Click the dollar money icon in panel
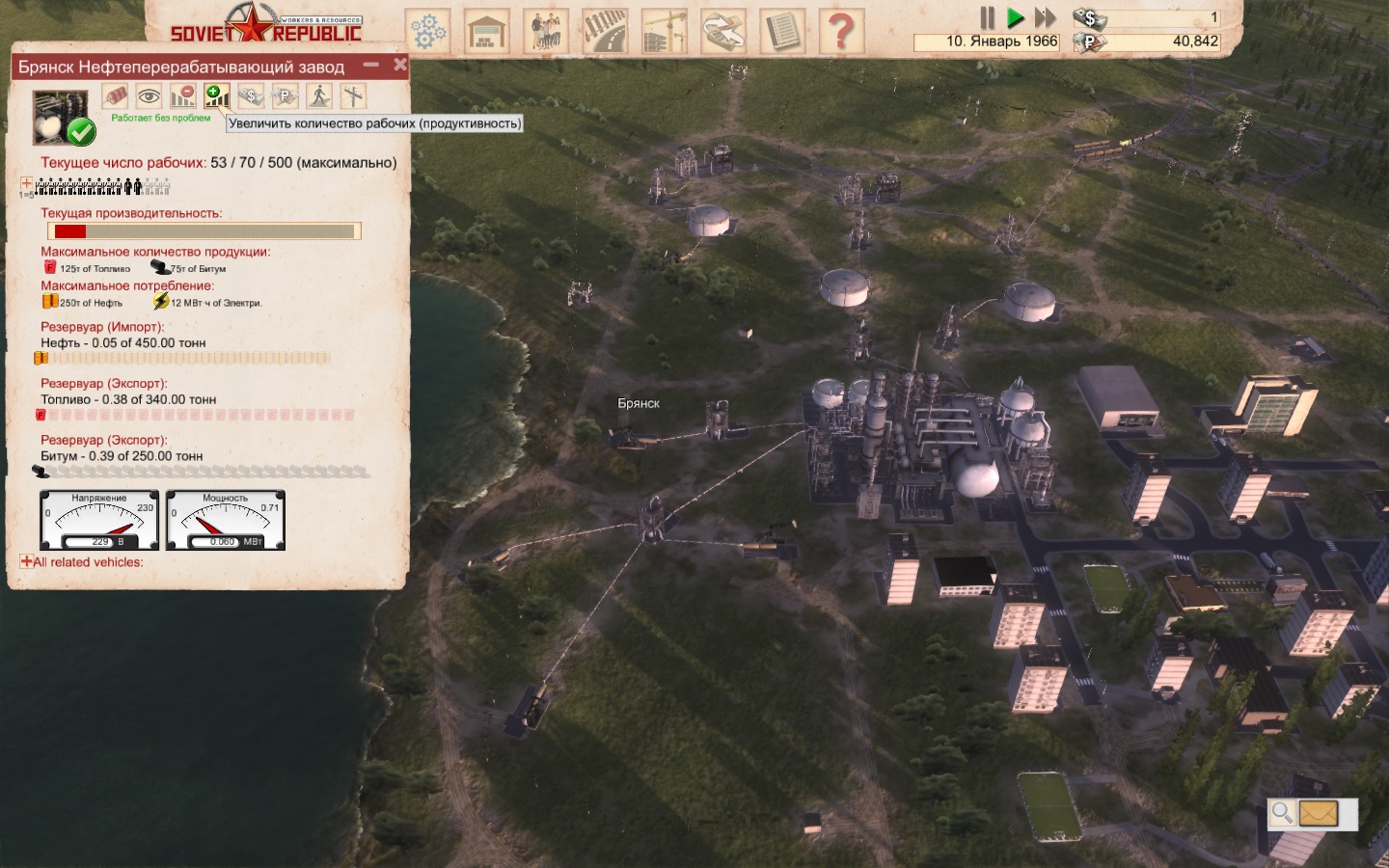This screenshot has height=868, width=1389. pyautogui.click(x=251, y=96)
